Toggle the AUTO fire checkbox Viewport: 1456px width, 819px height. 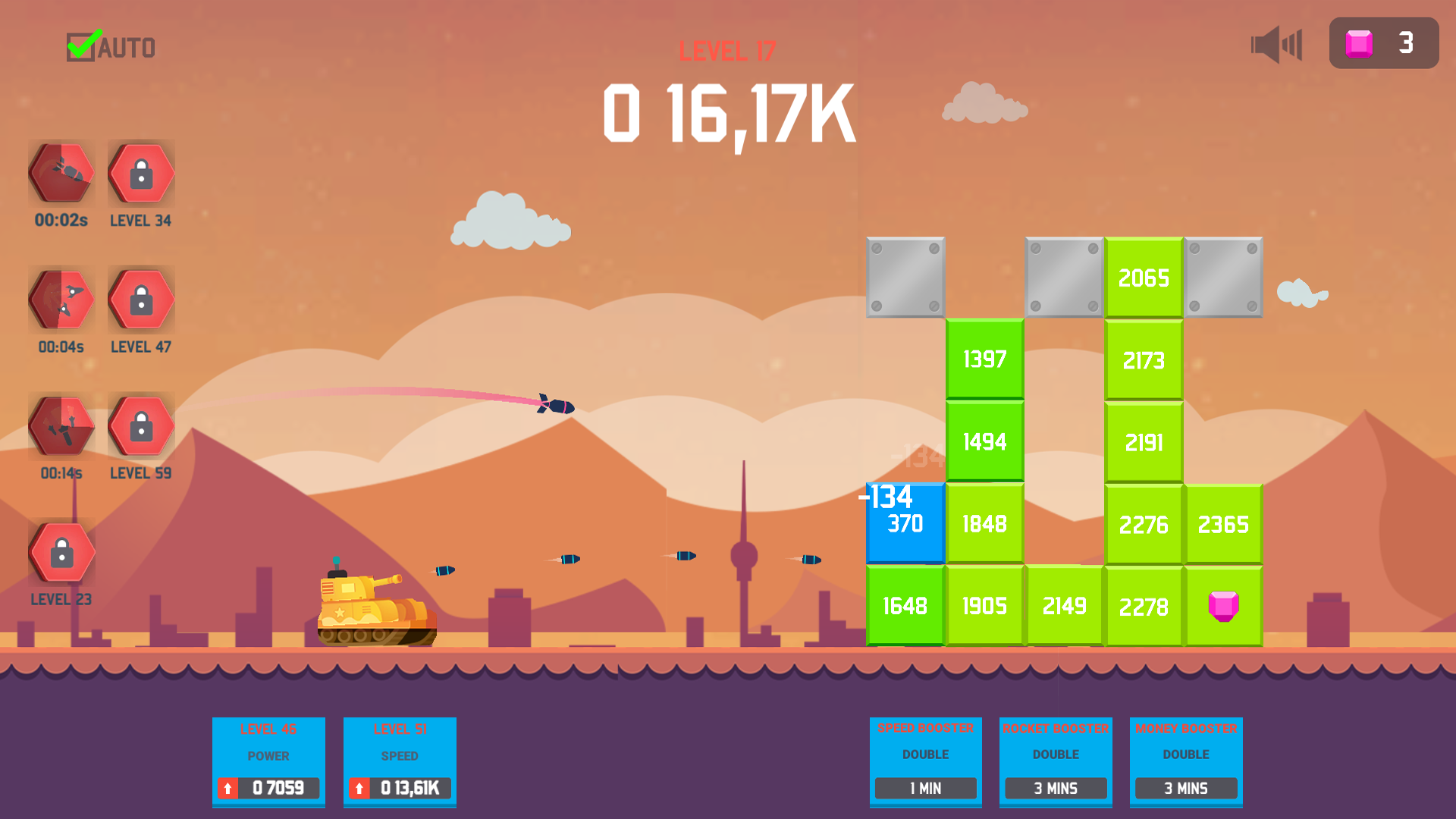coord(82,45)
